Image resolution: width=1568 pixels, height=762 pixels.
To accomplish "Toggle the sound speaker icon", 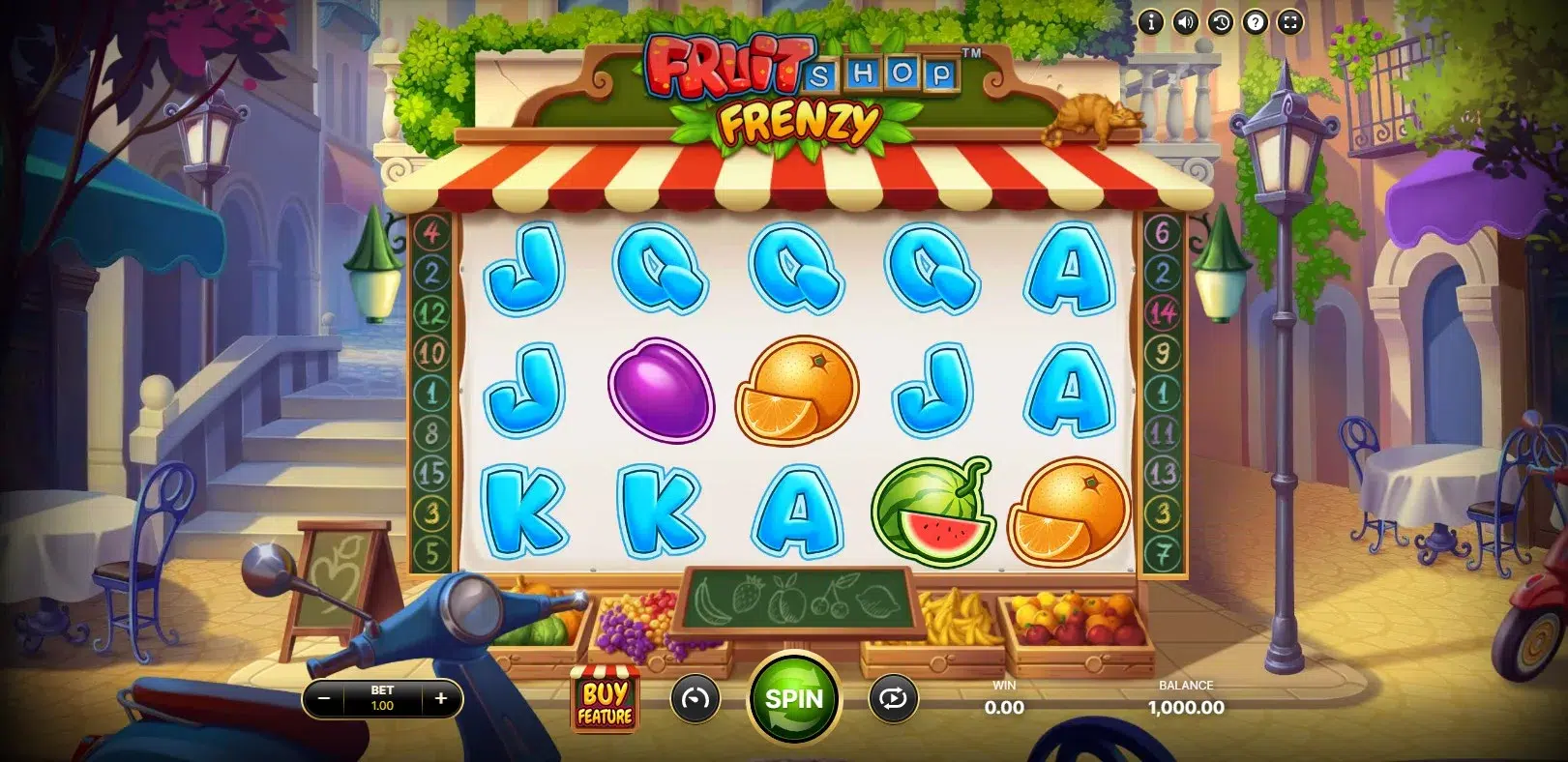I will (x=1185, y=21).
